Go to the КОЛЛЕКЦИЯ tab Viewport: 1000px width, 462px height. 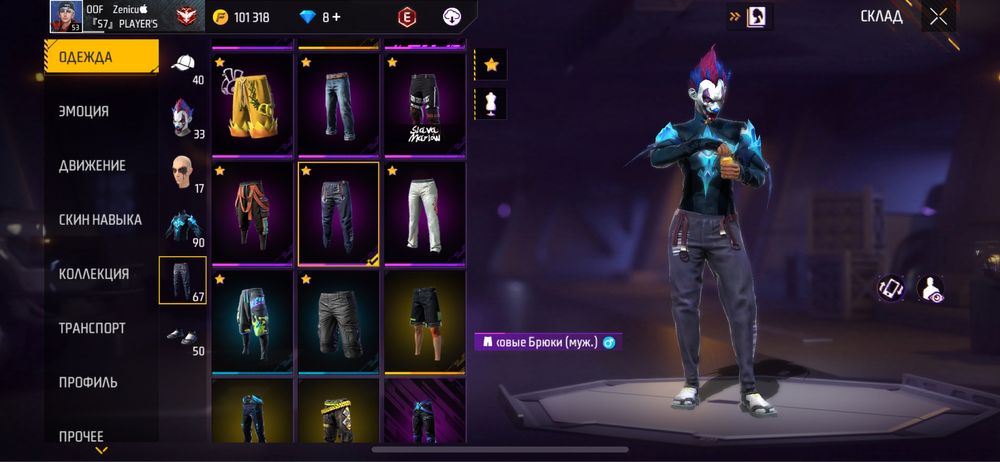click(94, 273)
